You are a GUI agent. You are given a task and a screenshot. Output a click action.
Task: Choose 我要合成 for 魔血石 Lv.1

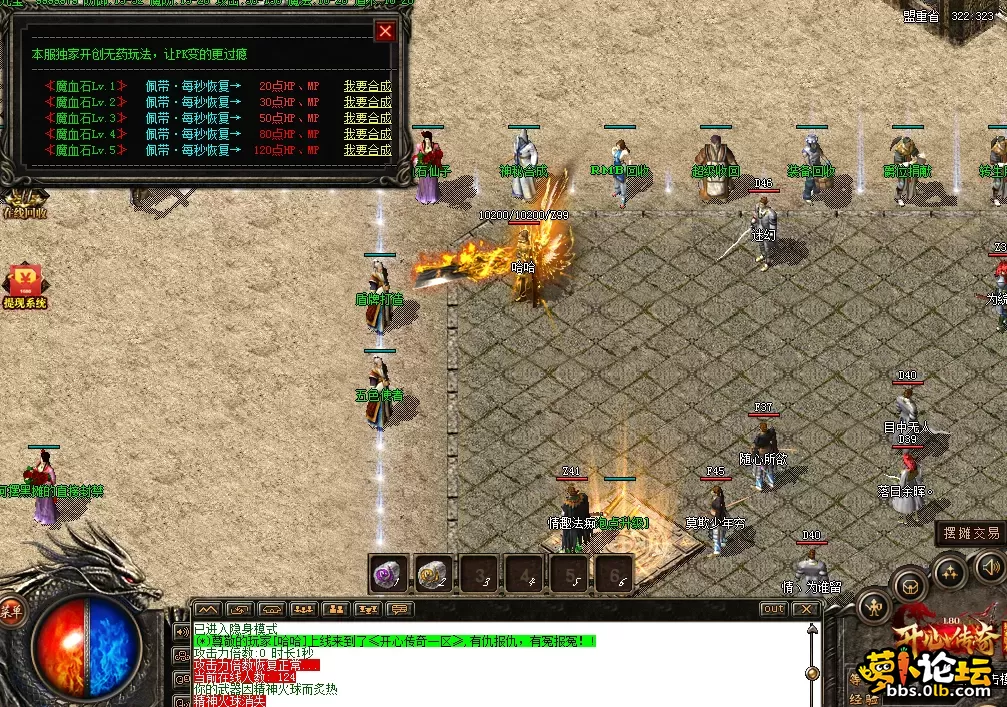[x=367, y=86]
